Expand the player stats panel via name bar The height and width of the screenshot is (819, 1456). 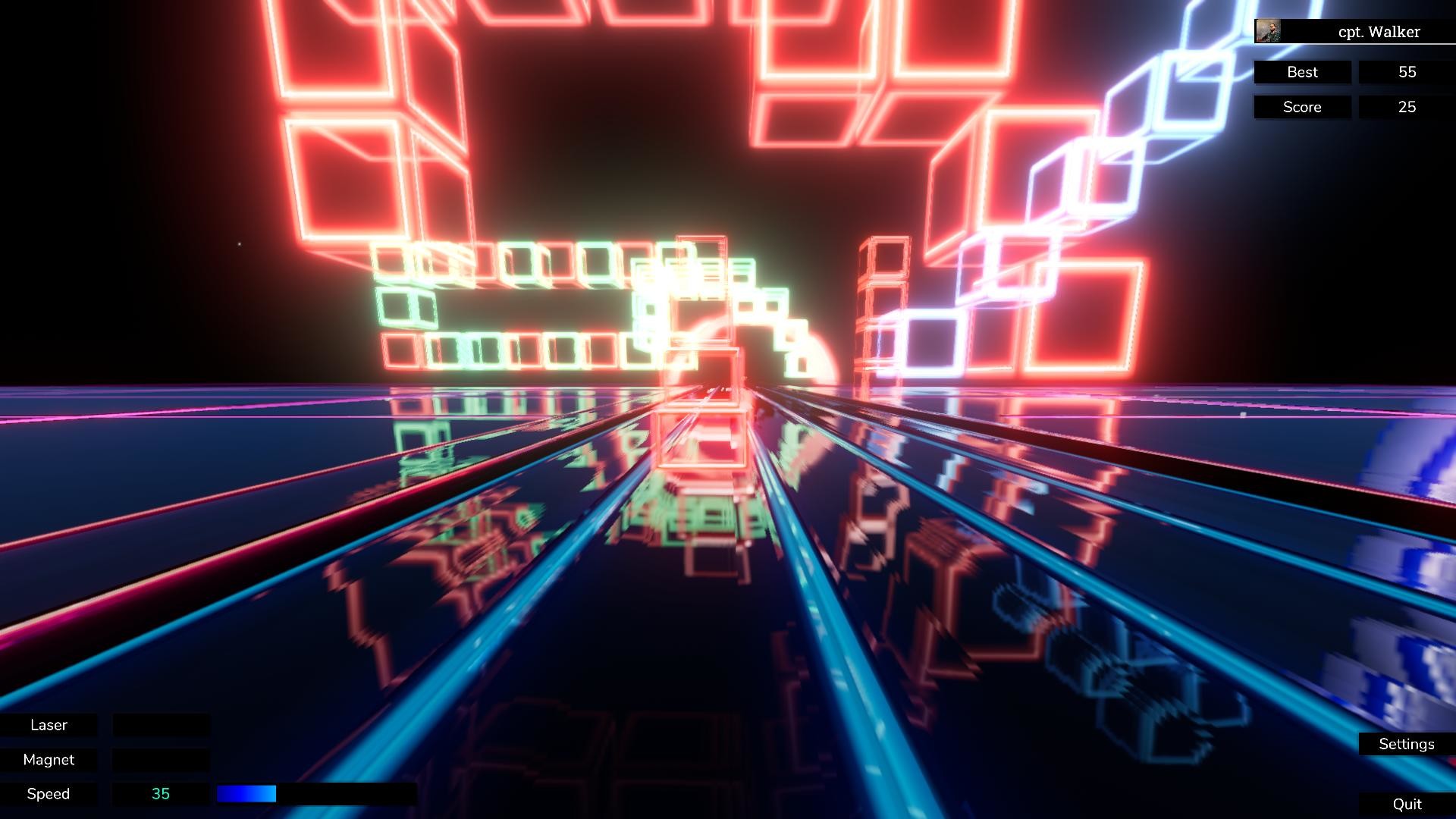point(1365,32)
